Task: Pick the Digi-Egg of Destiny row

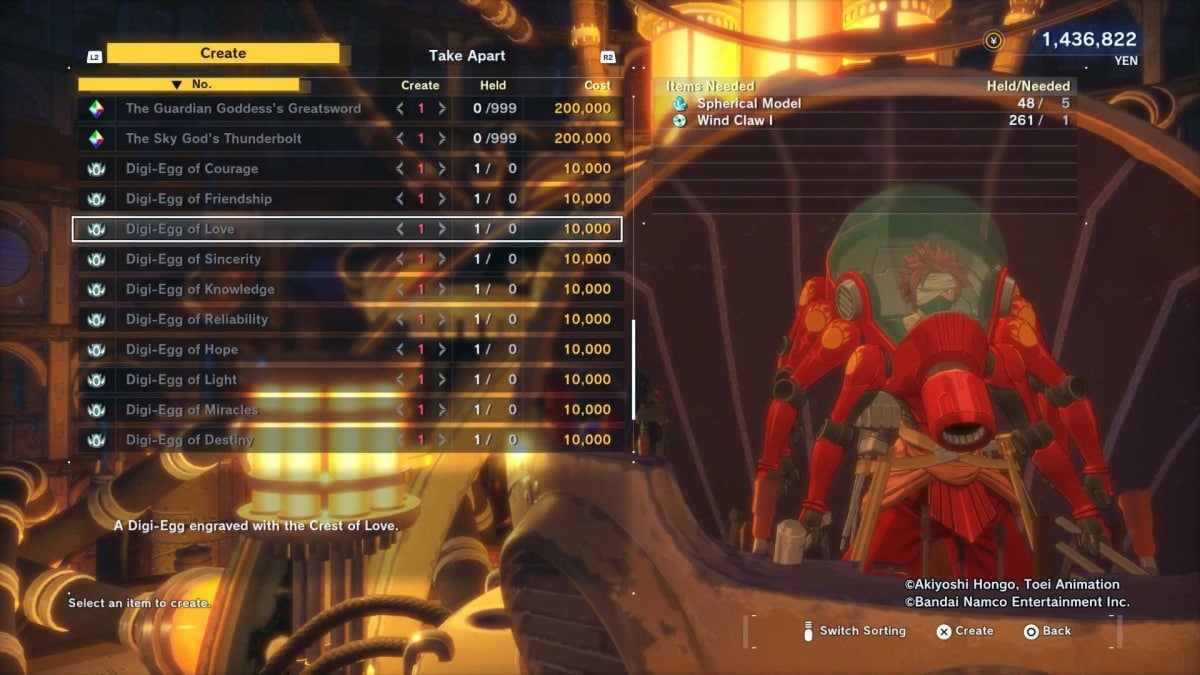Action: click(190, 440)
